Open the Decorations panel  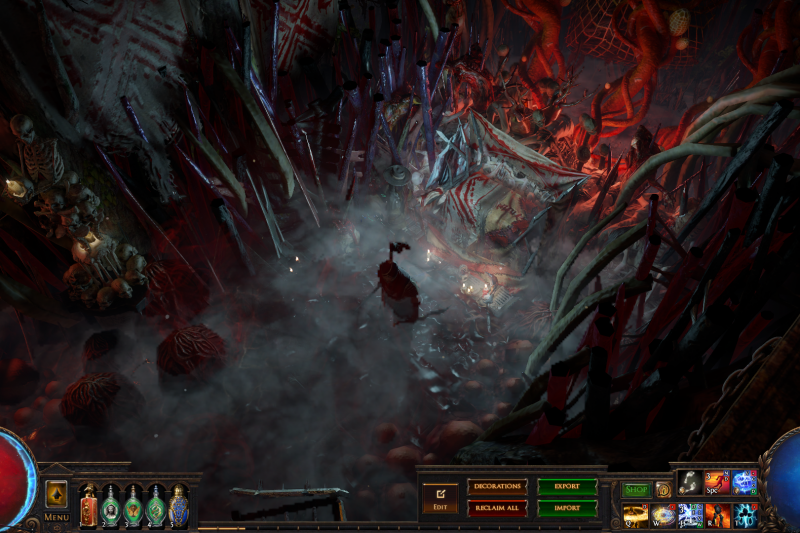click(x=497, y=487)
